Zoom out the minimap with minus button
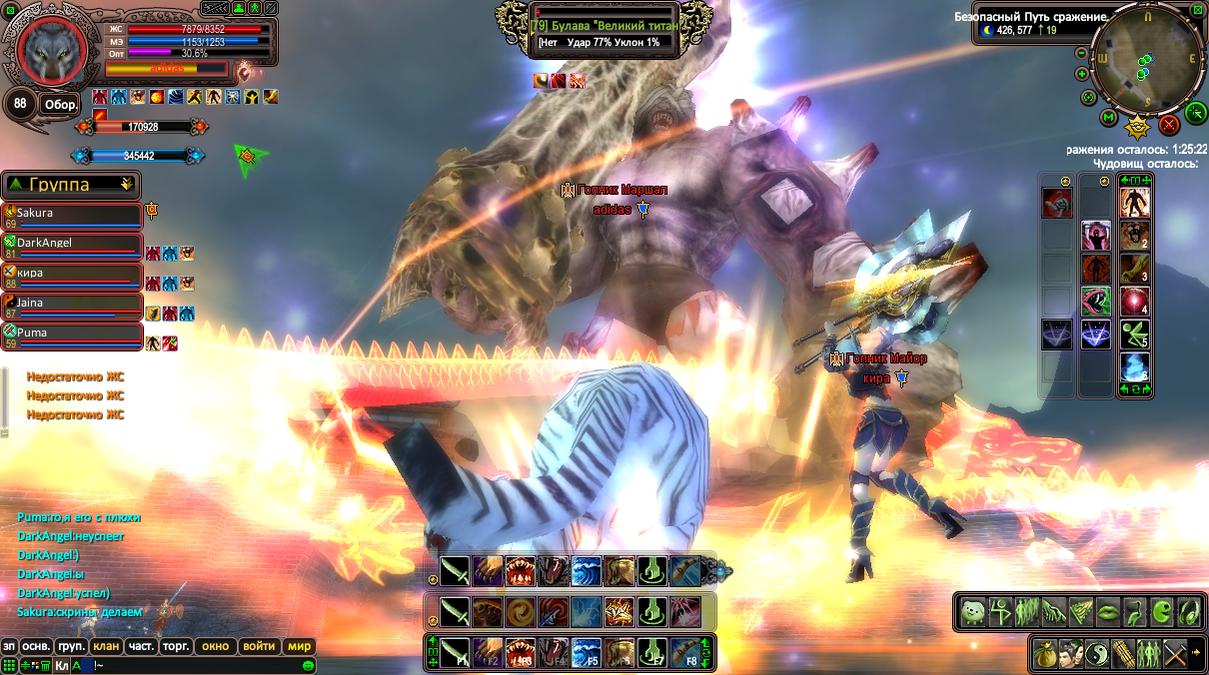This screenshot has height=675, width=1209. coord(1081,53)
